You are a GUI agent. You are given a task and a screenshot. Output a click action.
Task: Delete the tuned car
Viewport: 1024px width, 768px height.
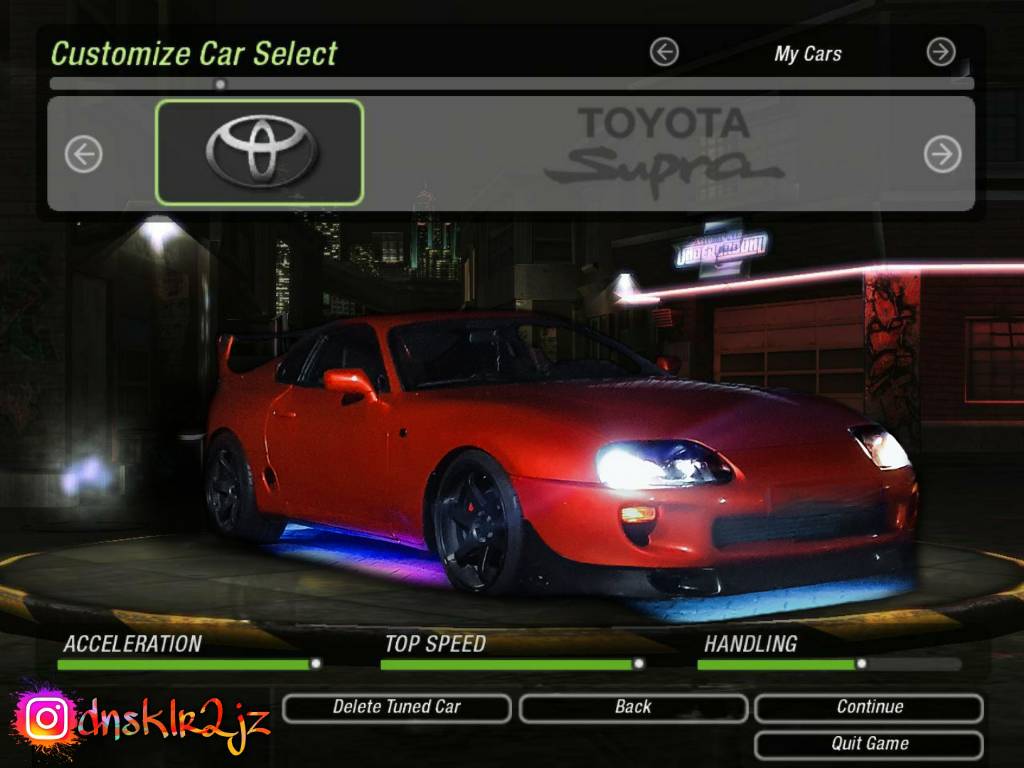point(397,707)
